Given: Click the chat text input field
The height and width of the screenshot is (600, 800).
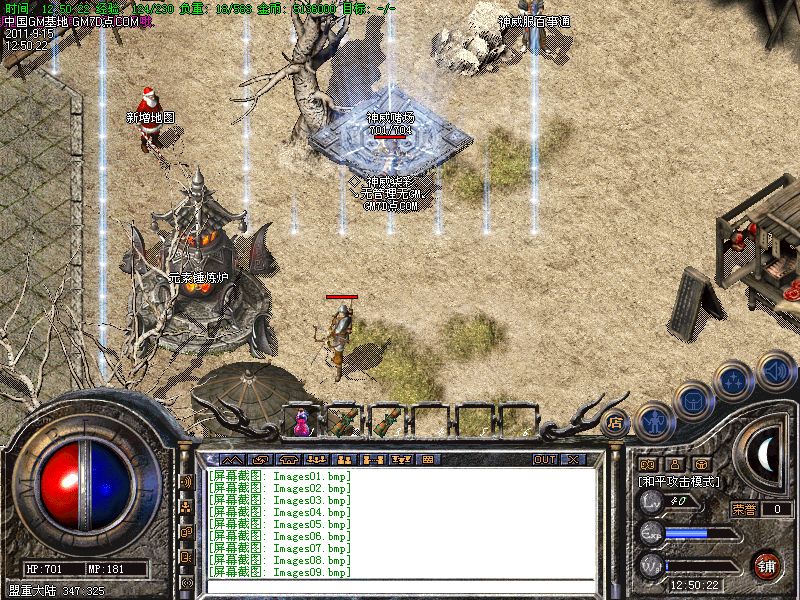Looking at the screenshot, I should tap(400, 588).
